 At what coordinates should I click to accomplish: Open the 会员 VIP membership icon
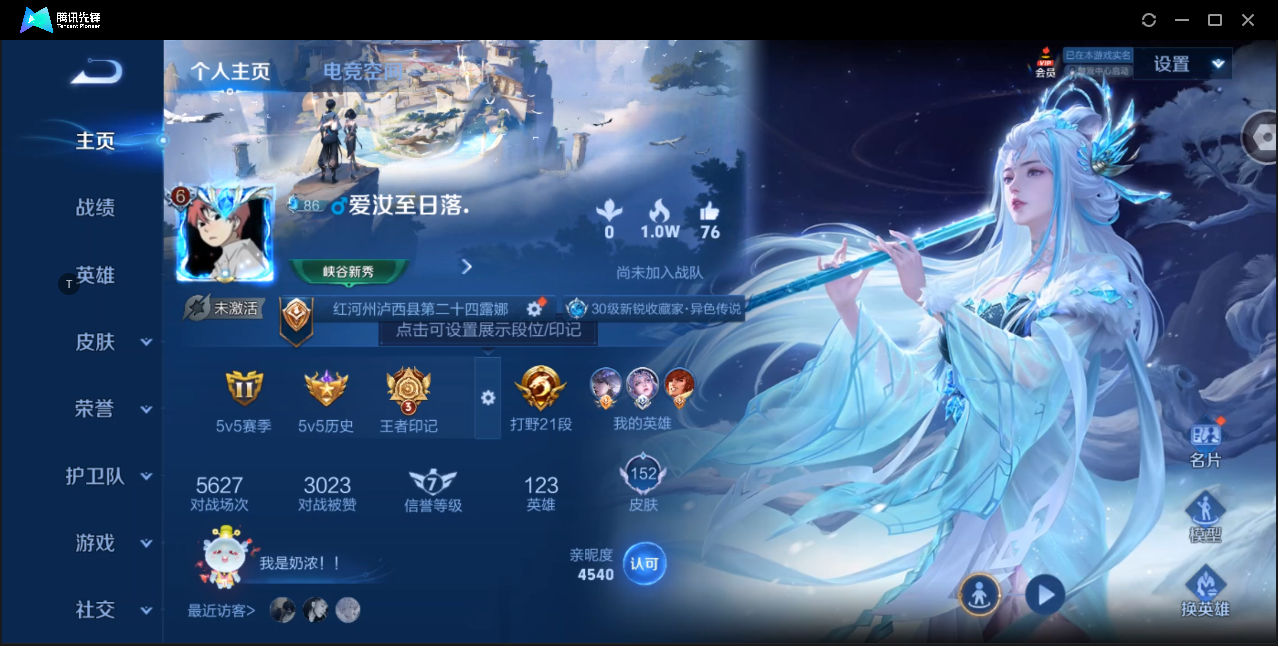point(1045,62)
